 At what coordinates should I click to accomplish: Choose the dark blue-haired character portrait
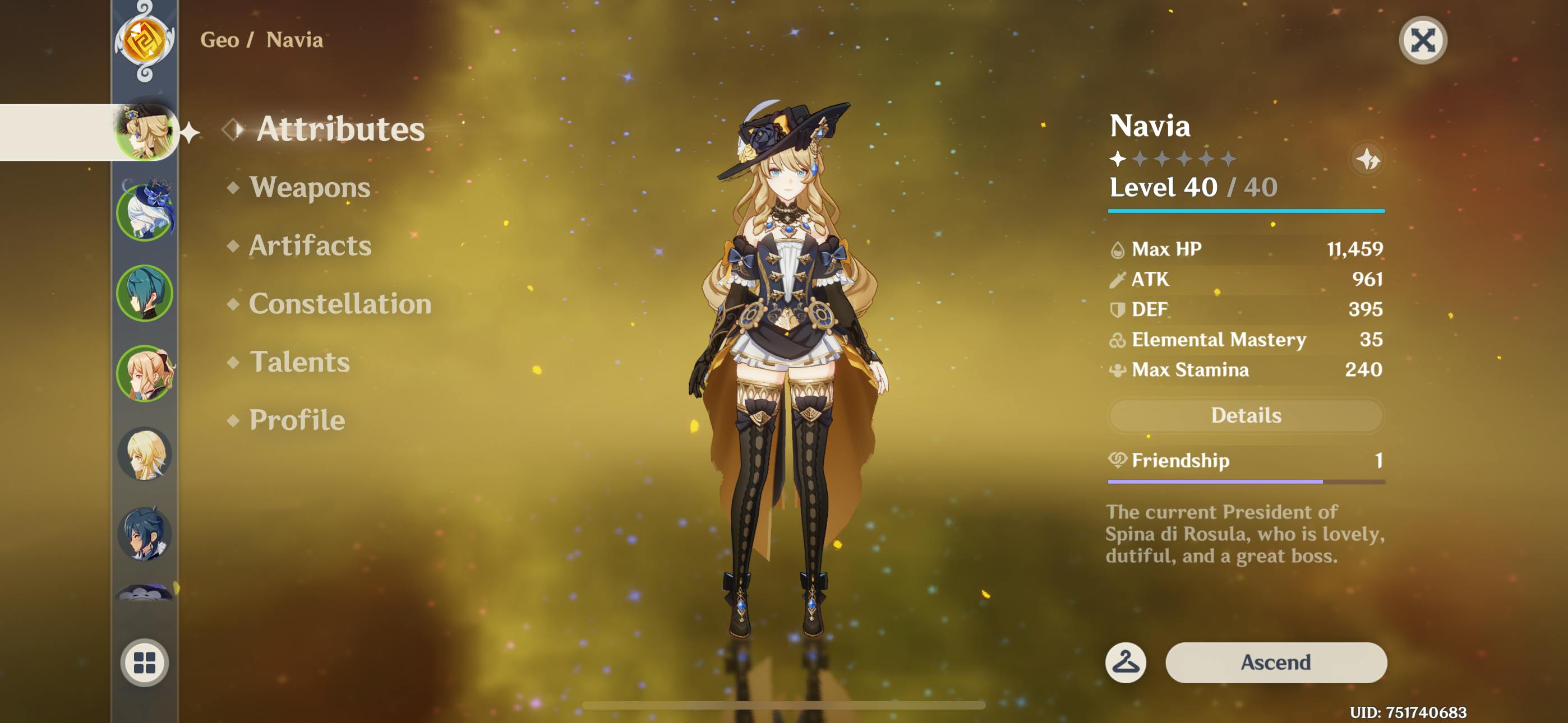click(144, 534)
